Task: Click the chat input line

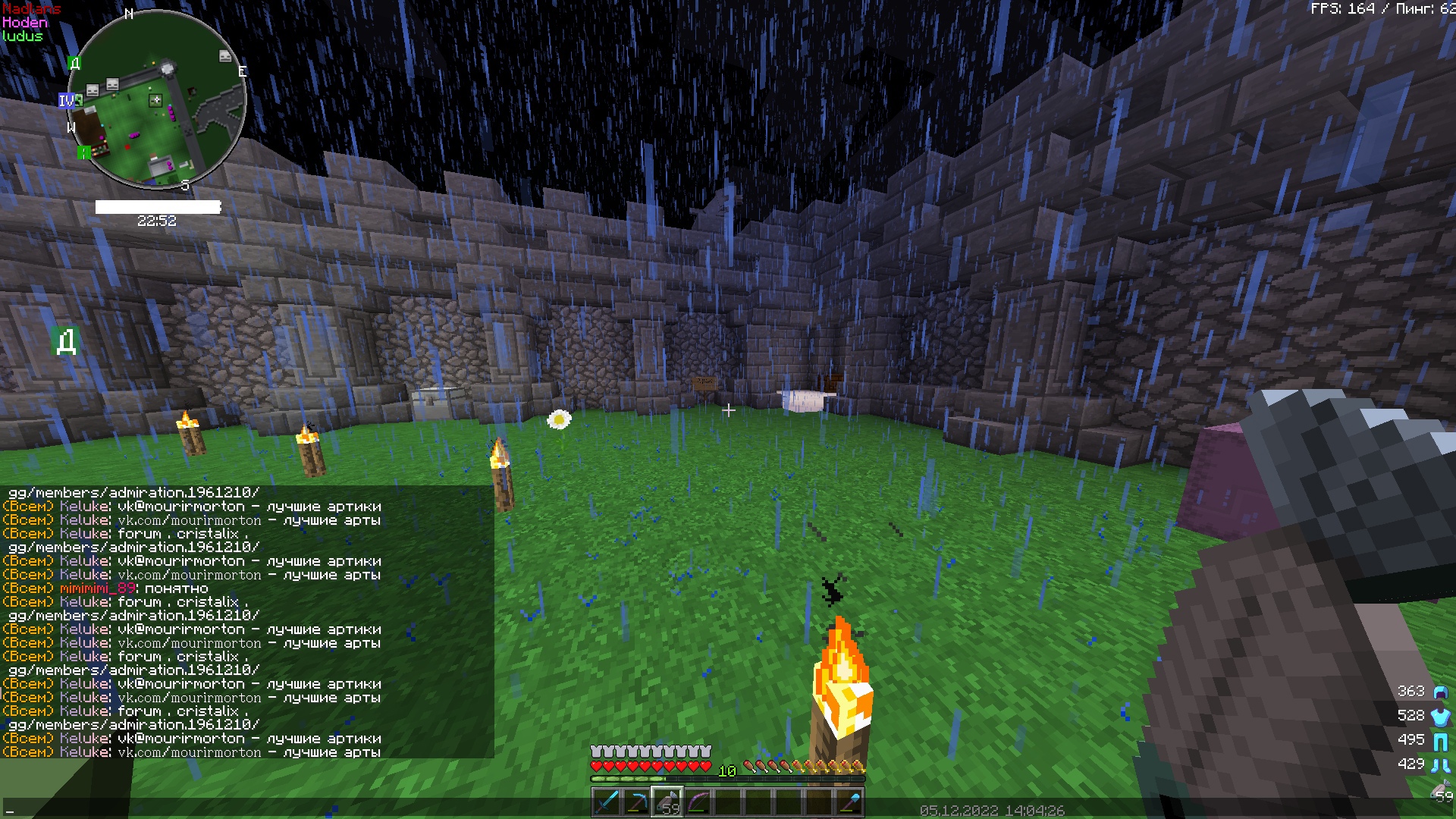Action: [x=227, y=808]
